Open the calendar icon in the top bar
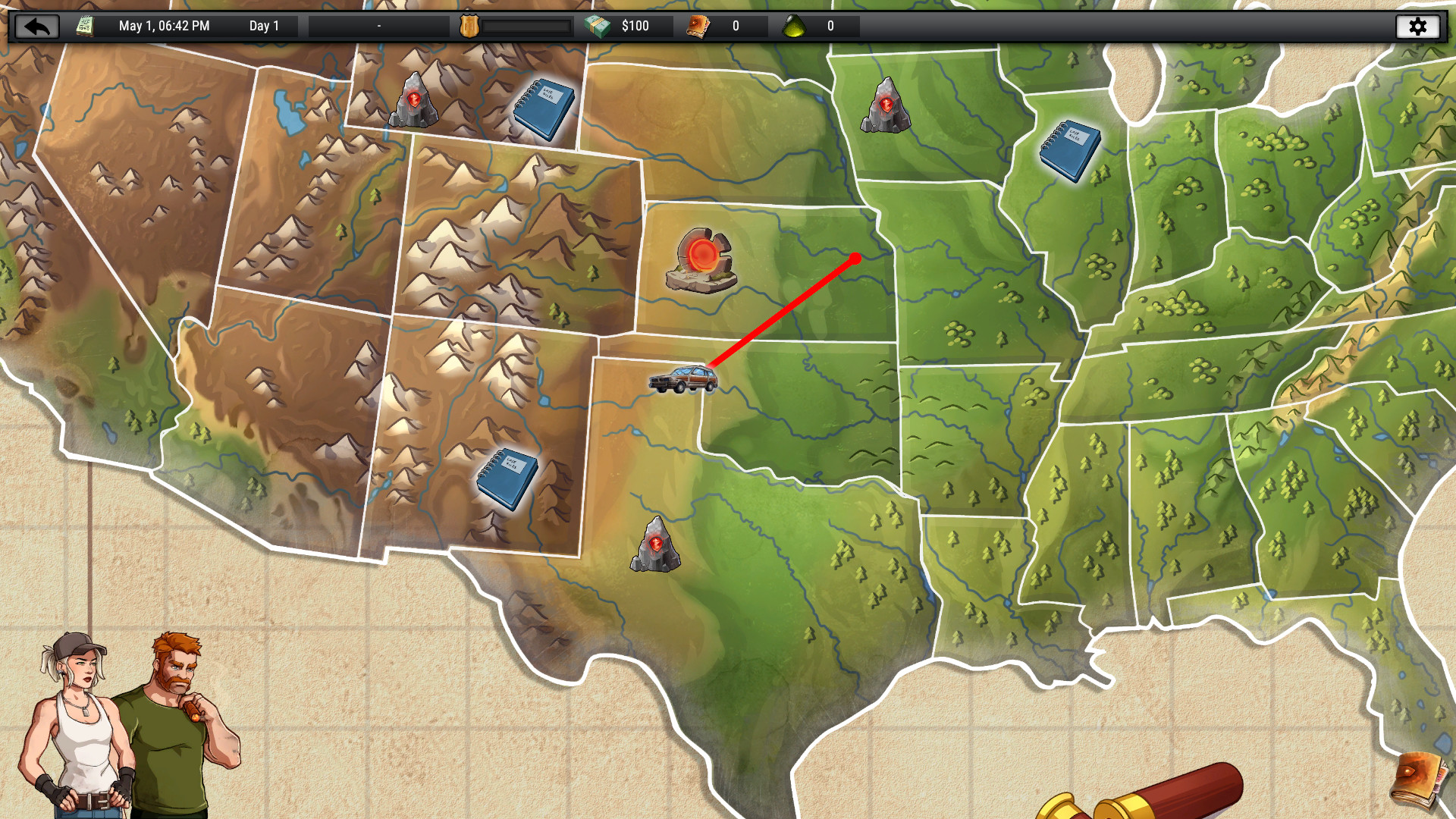The image size is (1456, 819). pyautogui.click(x=83, y=25)
